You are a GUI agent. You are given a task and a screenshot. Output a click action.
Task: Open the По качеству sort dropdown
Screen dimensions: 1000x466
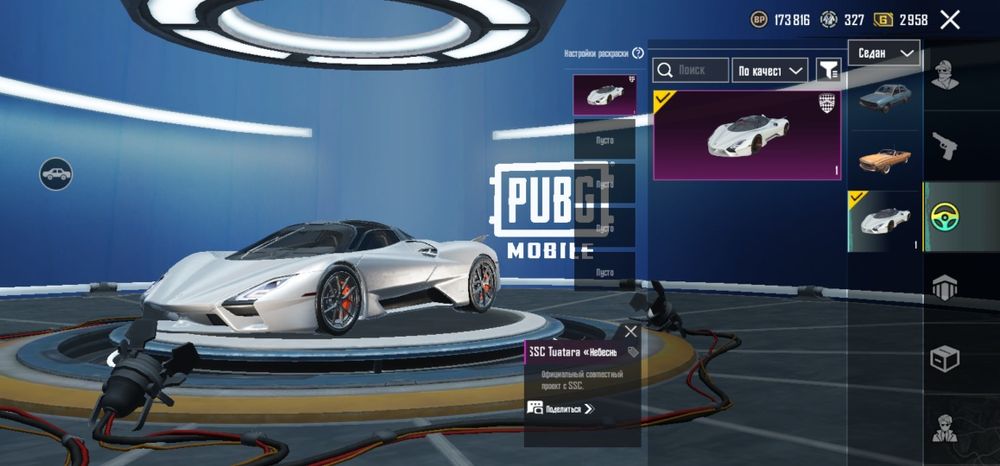pyautogui.click(x=770, y=70)
